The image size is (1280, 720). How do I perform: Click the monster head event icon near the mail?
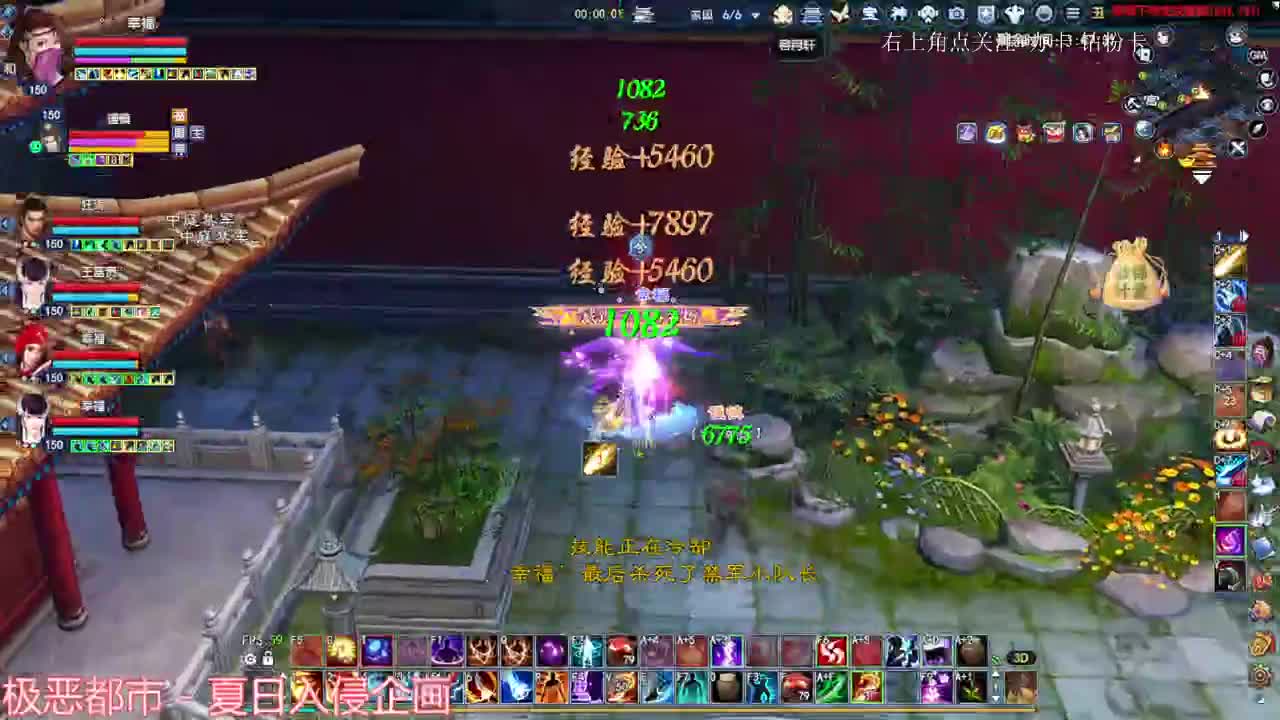click(x=1024, y=133)
